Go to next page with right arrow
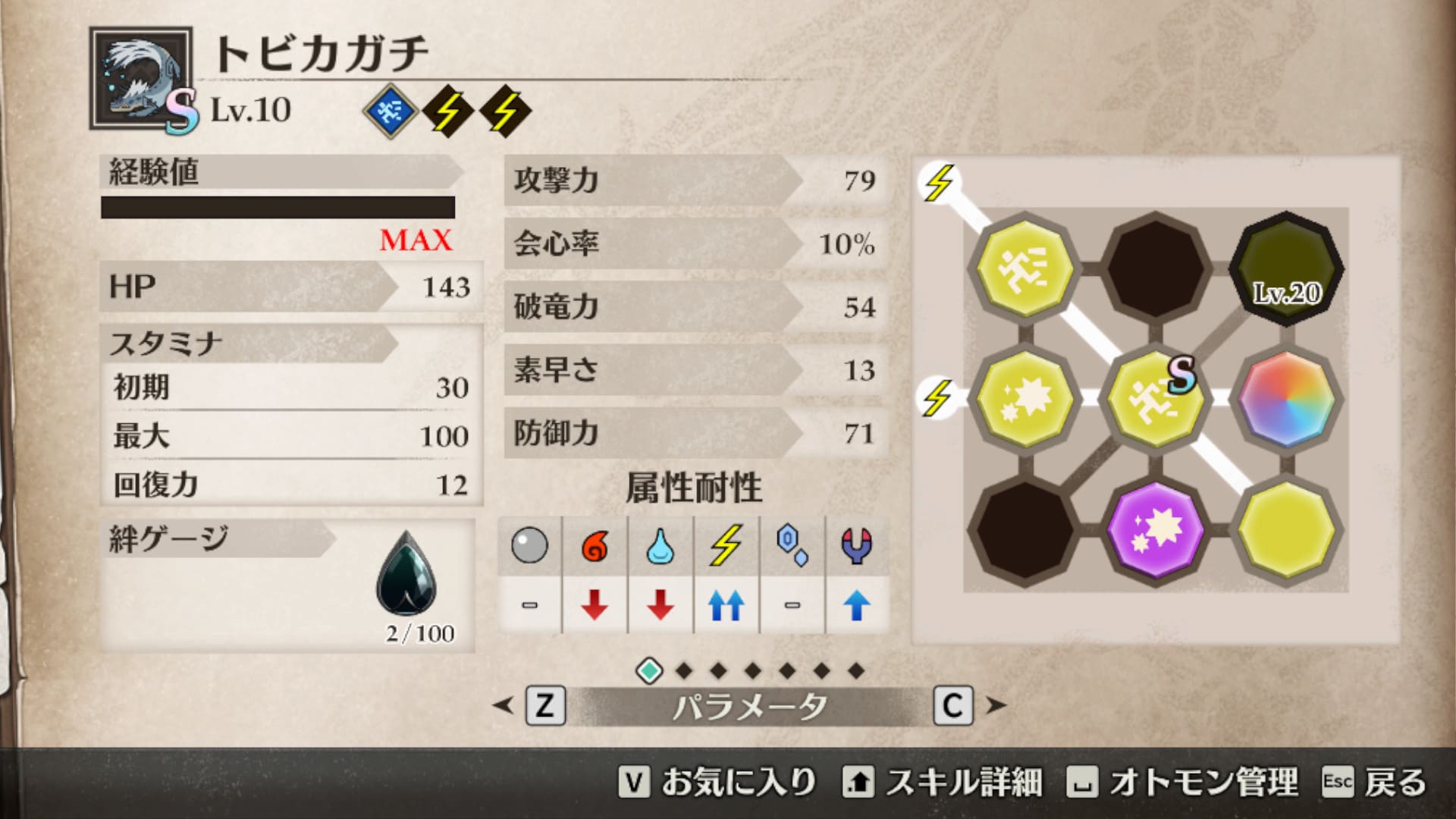Screen dimensions: 1456x819 (x=996, y=706)
